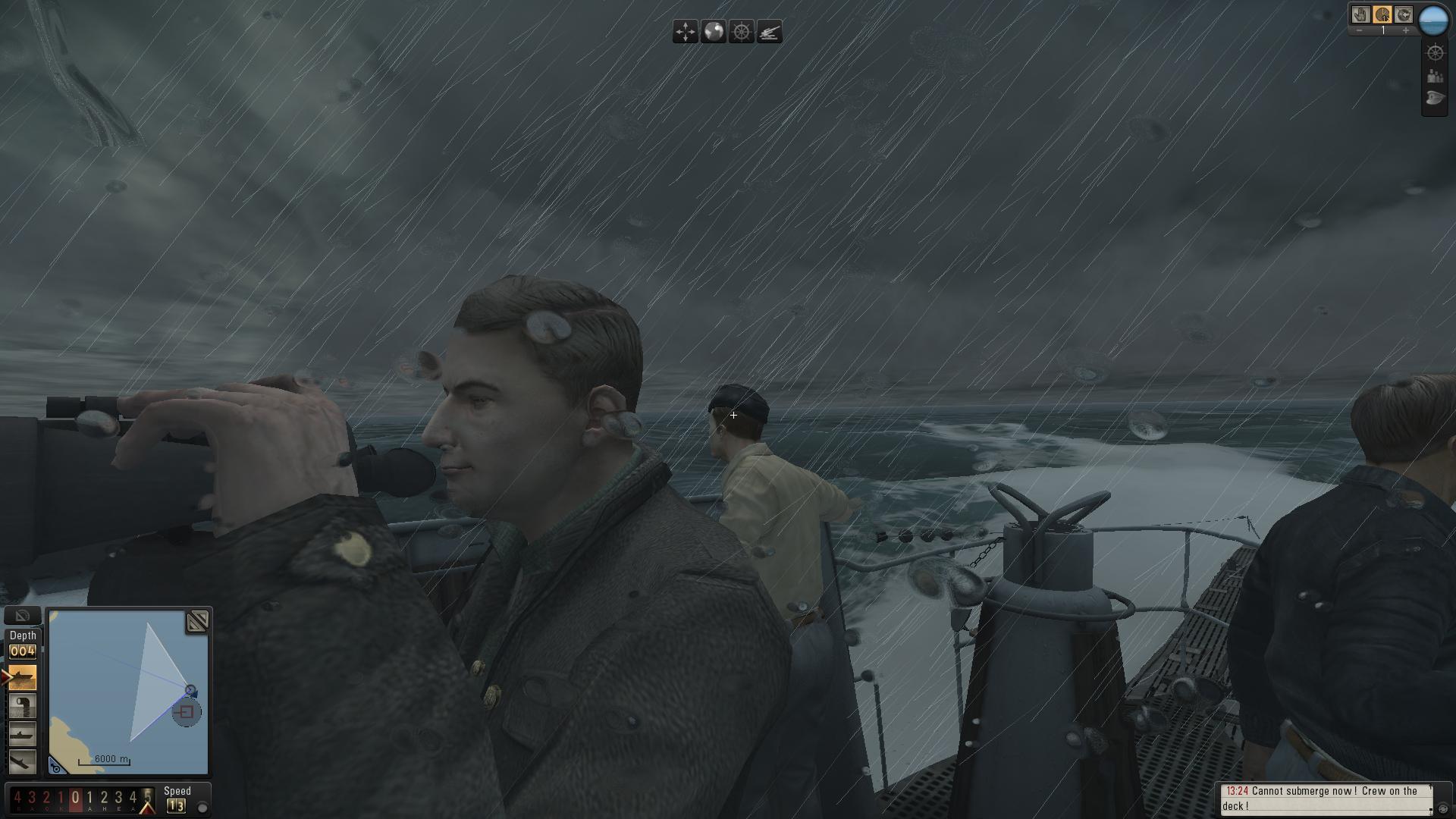1456x819 pixels.
Task: Click the crossed-out arrows time button
Action: (x=1404, y=14)
